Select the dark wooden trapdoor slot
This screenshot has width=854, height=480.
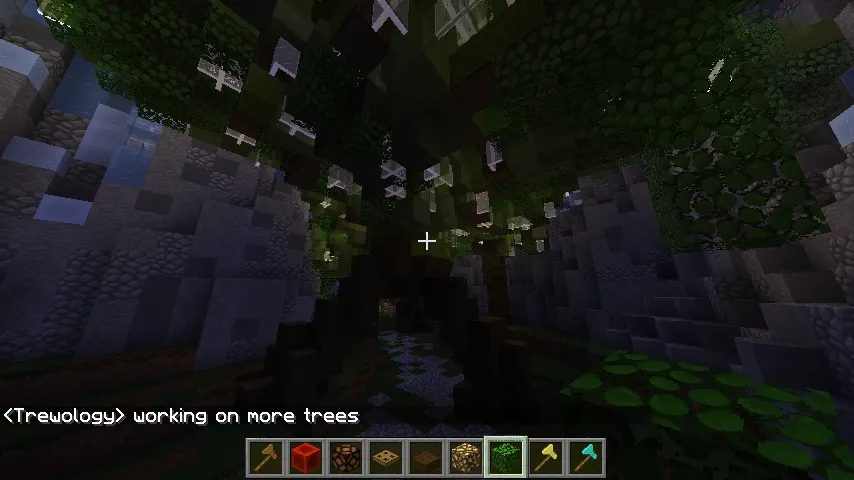tap(427, 457)
